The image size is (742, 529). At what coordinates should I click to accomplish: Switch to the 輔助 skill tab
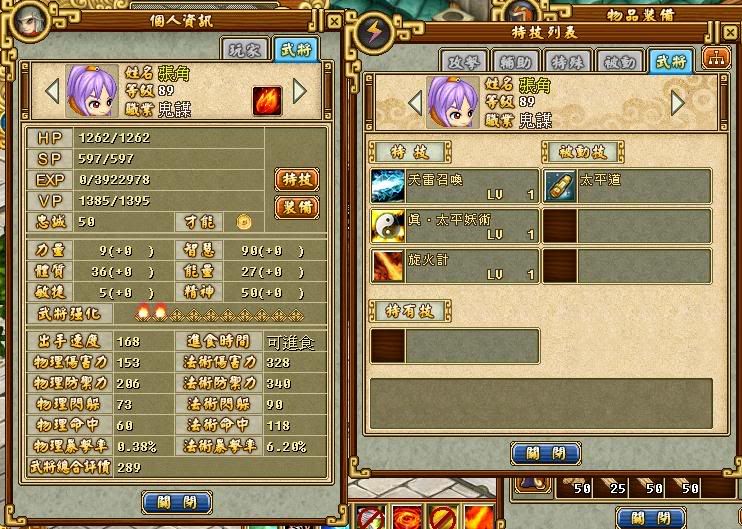coord(517,60)
